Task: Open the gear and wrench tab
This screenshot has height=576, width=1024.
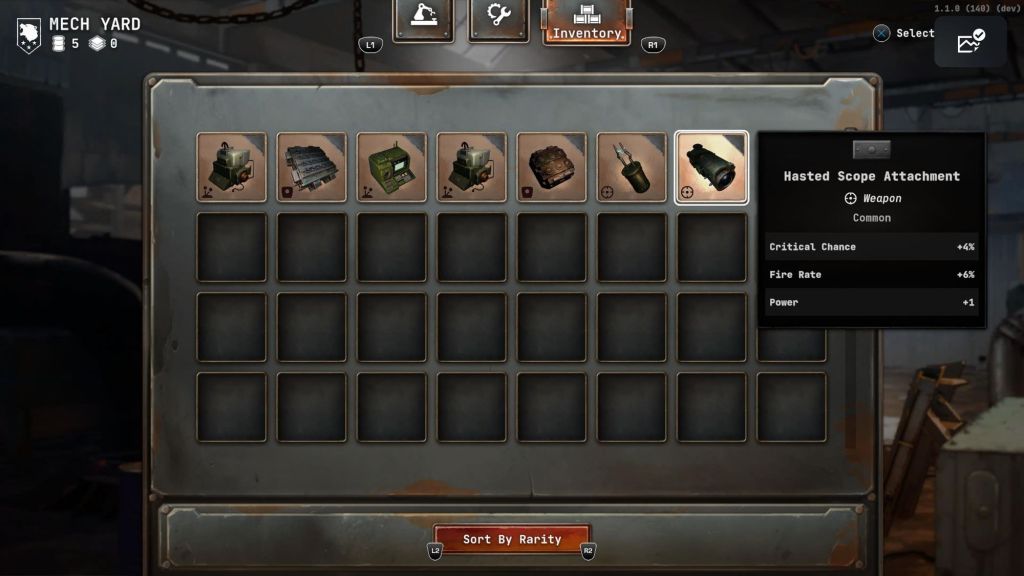Action: point(498,18)
